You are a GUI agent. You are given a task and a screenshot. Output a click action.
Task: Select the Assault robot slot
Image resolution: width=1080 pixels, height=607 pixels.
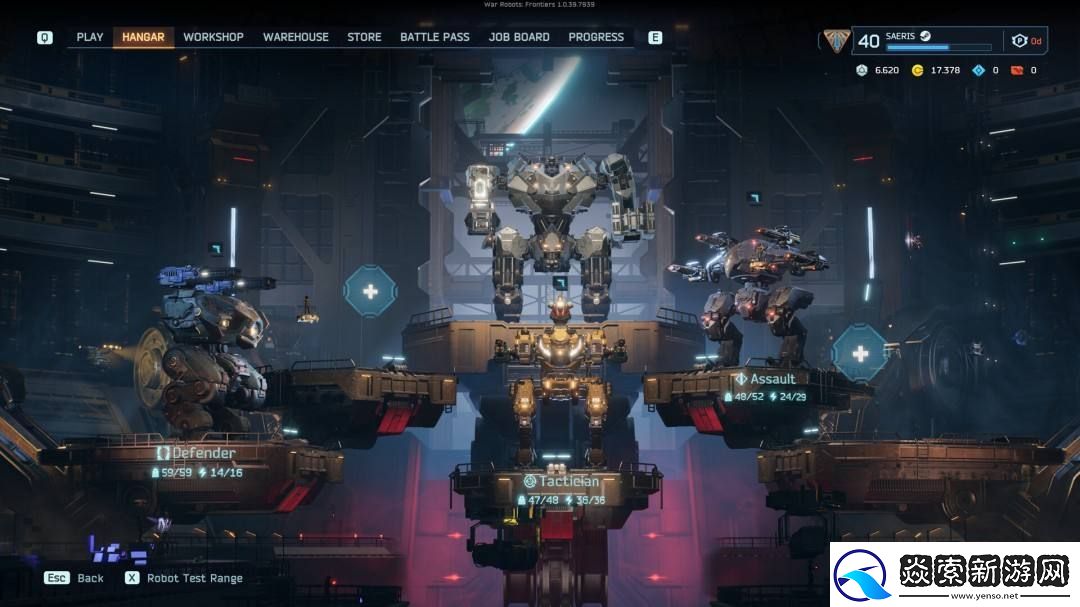(765, 380)
